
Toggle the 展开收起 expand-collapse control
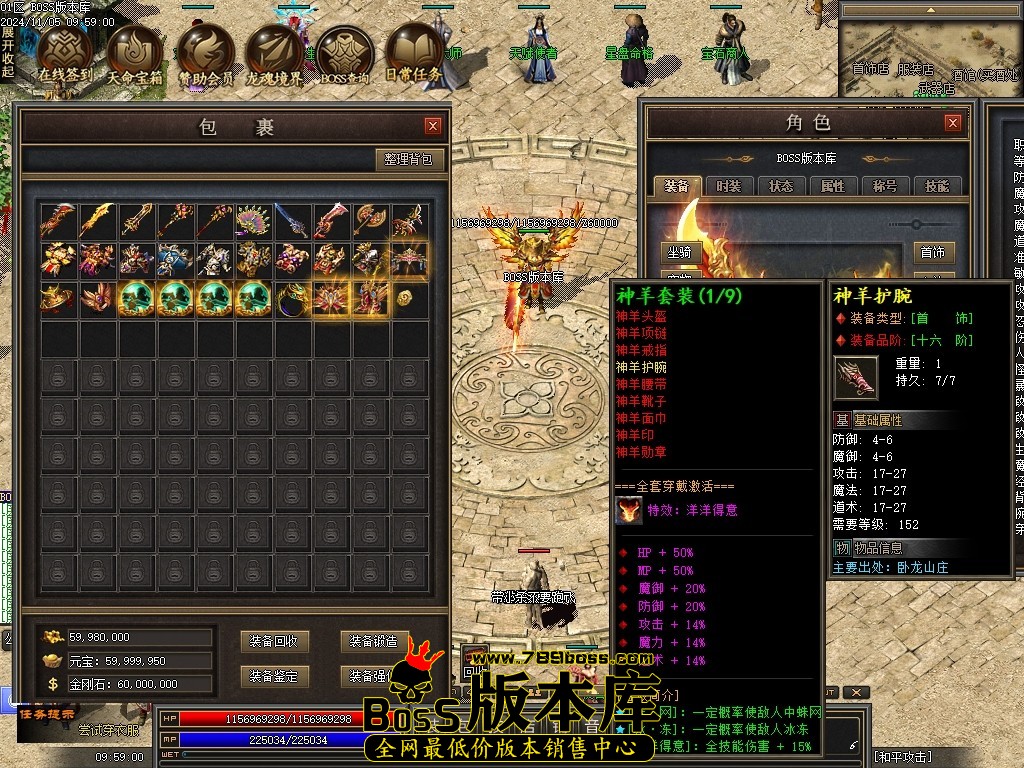pos(8,52)
